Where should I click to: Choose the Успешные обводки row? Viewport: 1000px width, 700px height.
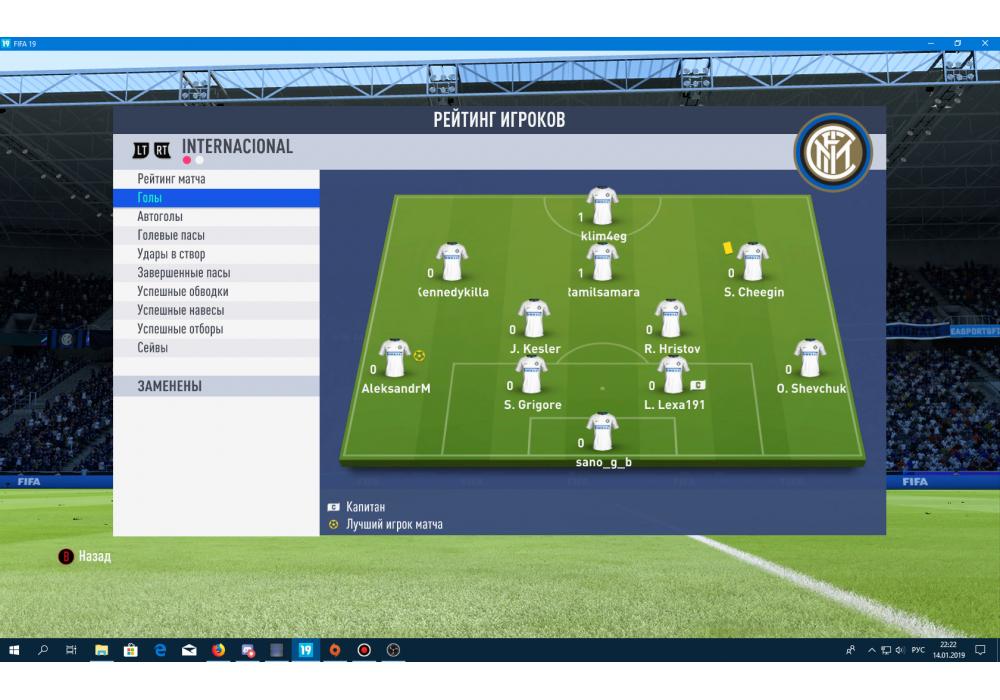182,292
